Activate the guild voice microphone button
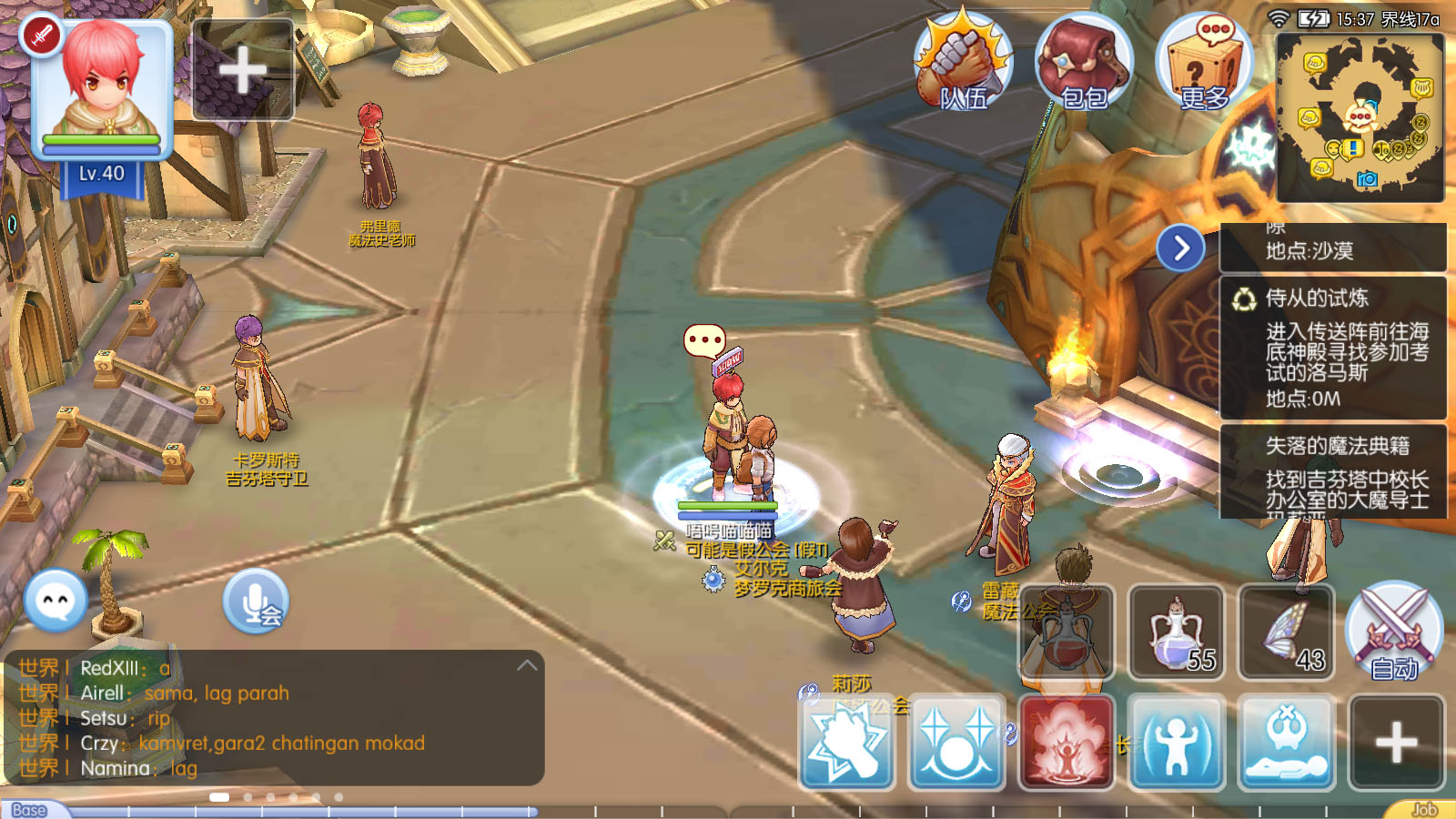The height and width of the screenshot is (819, 1456). [x=256, y=601]
